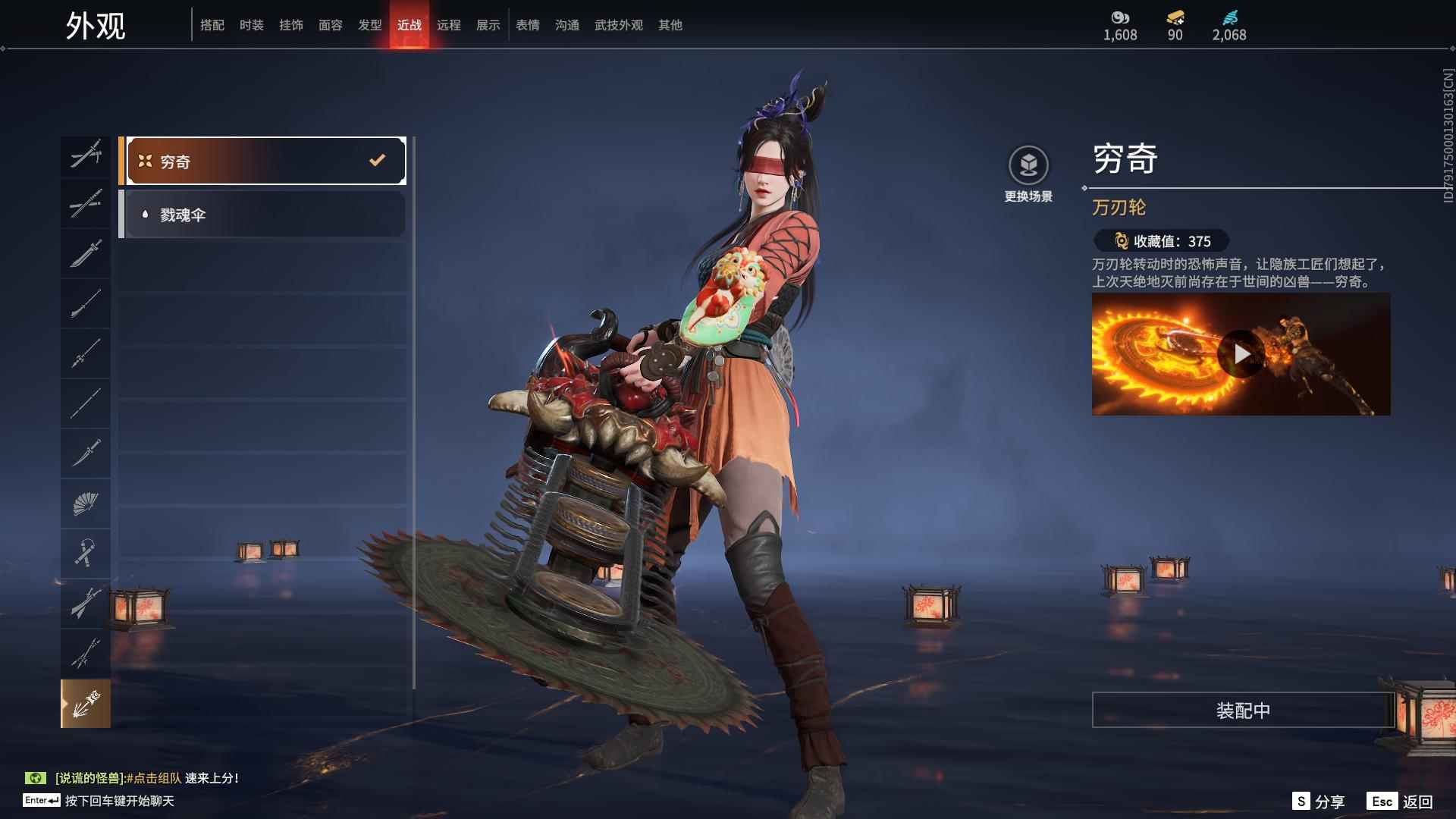Choose the 戮魂伞 weapon skin

click(265, 215)
